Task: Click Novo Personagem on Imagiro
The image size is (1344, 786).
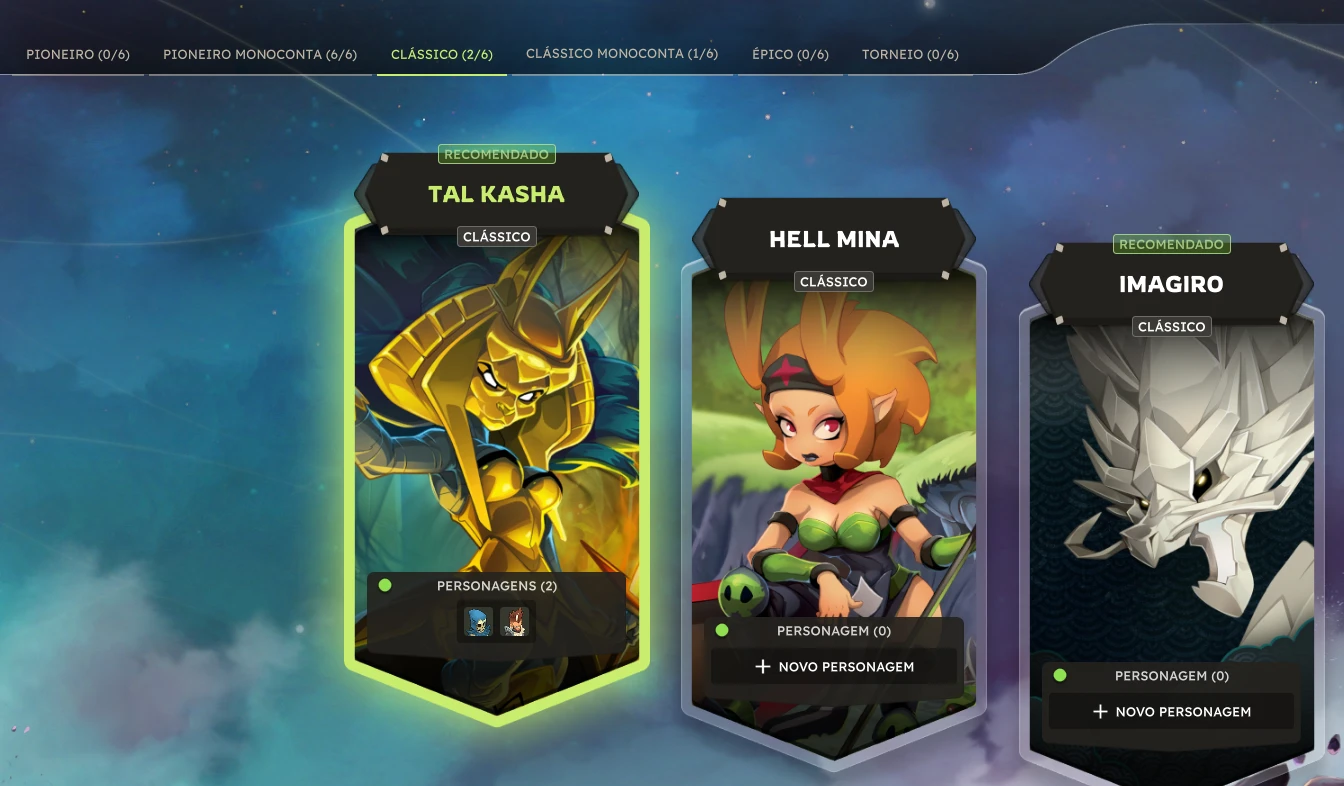Action: (1171, 711)
